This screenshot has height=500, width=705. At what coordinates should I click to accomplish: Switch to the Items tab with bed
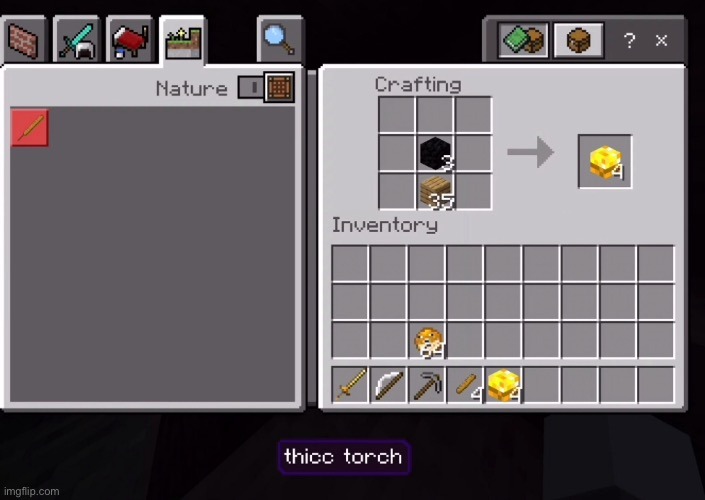click(x=130, y=41)
